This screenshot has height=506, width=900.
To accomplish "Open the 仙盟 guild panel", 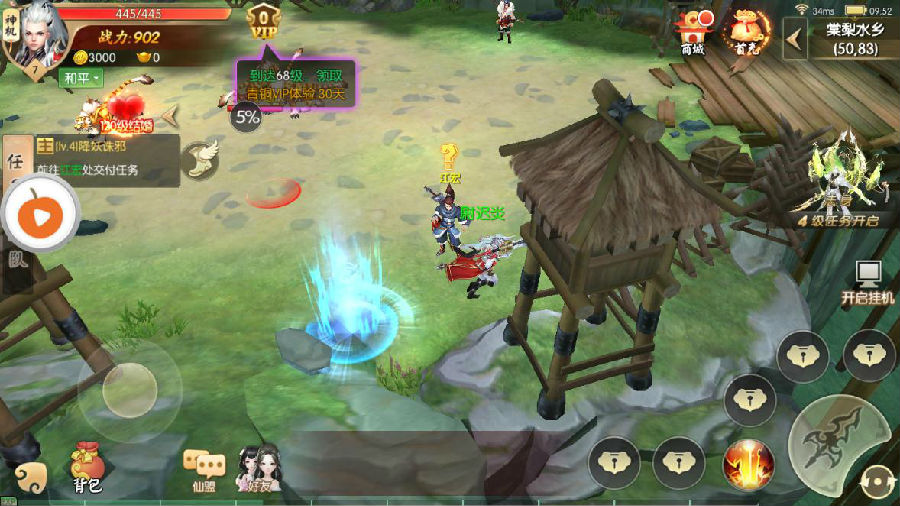I will point(202,470).
